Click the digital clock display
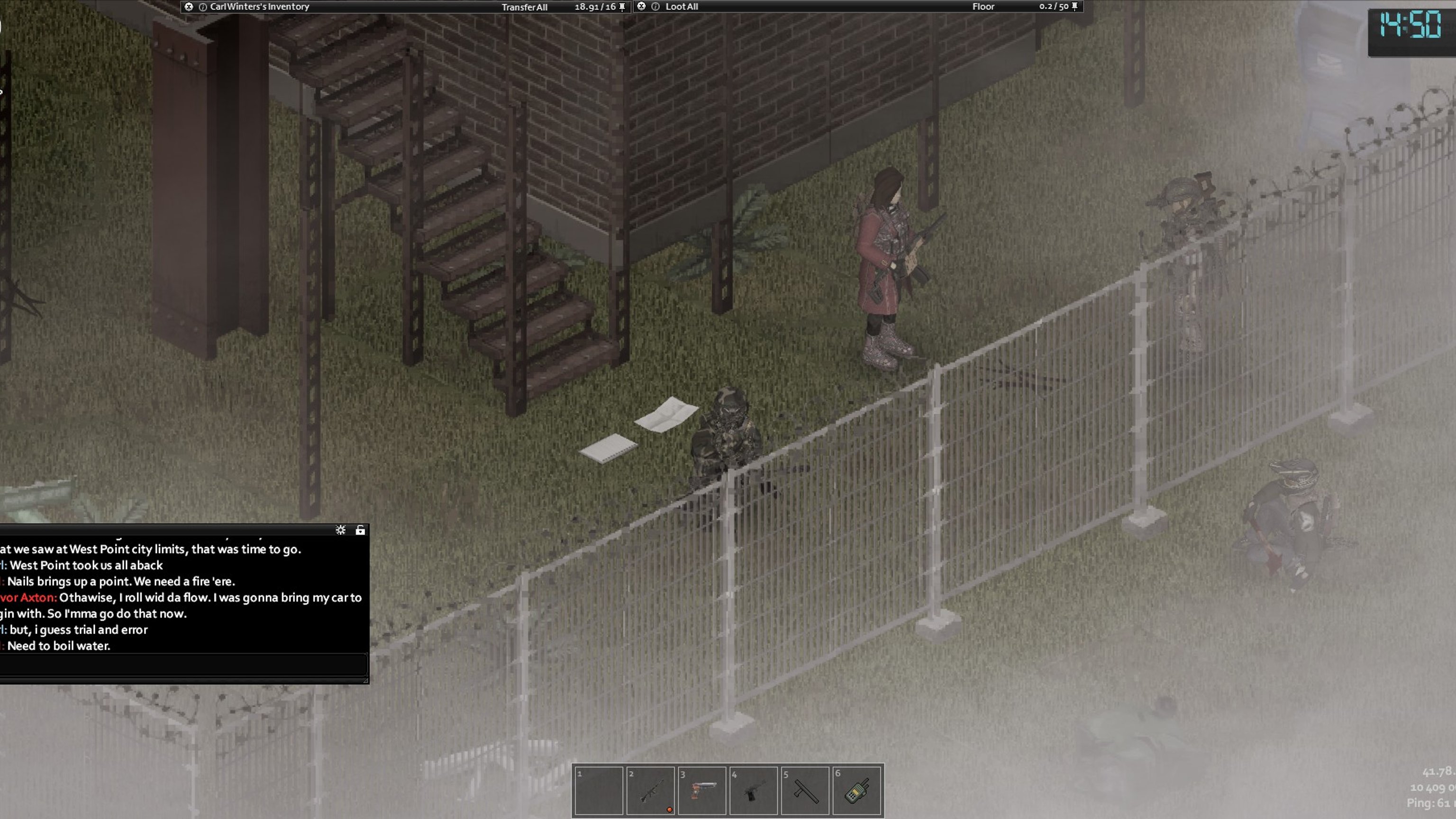1456x819 pixels. 1410,26
